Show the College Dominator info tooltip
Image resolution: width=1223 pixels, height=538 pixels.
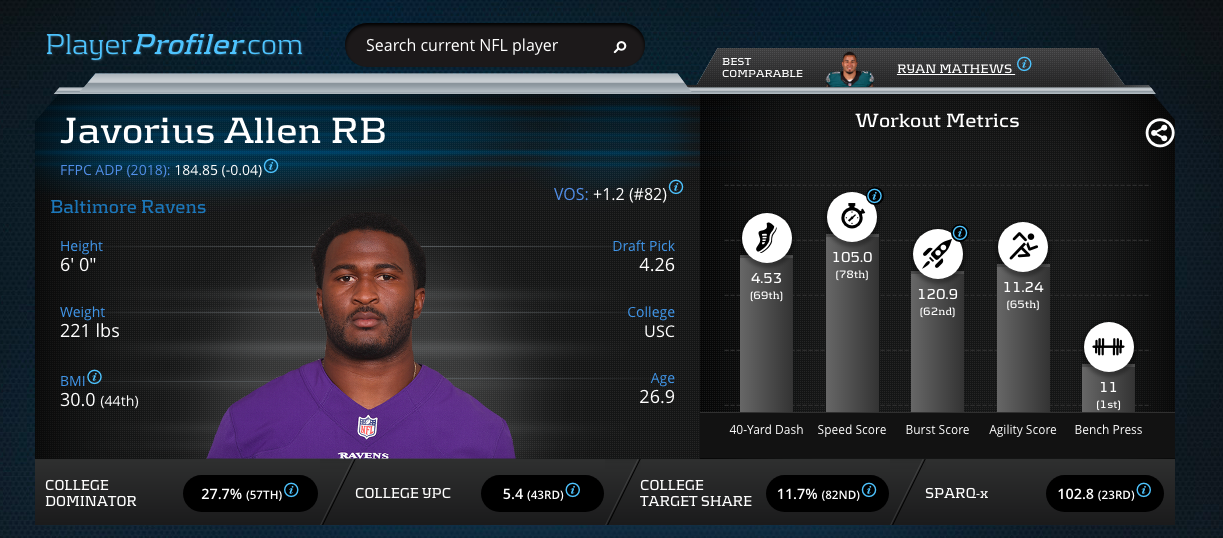(292, 490)
